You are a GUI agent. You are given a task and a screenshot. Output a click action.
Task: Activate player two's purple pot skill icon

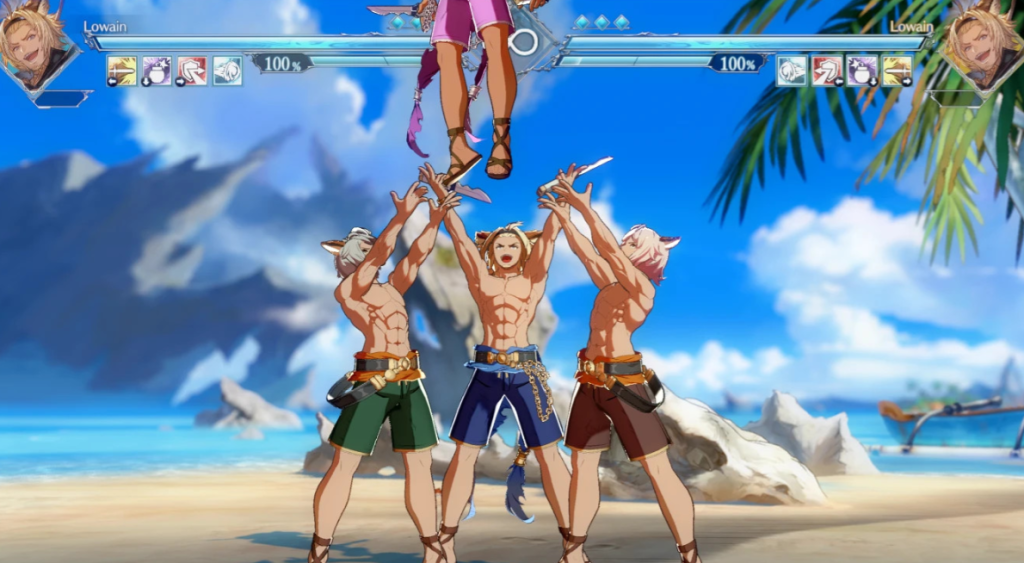coord(862,70)
